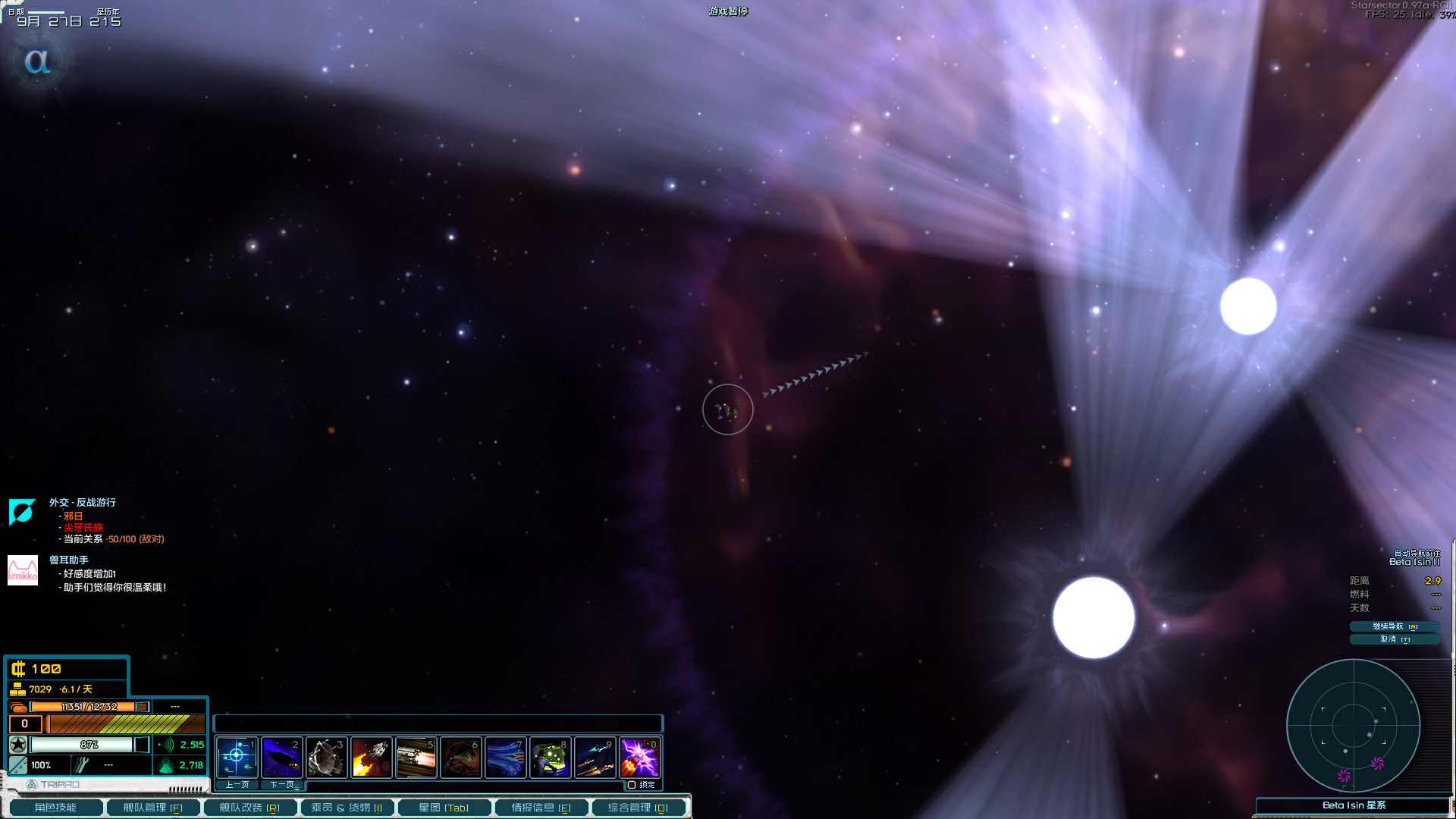1456x819 pixels.
Task: Activate the satellite dish ability in slot 3
Action: coord(326,757)
